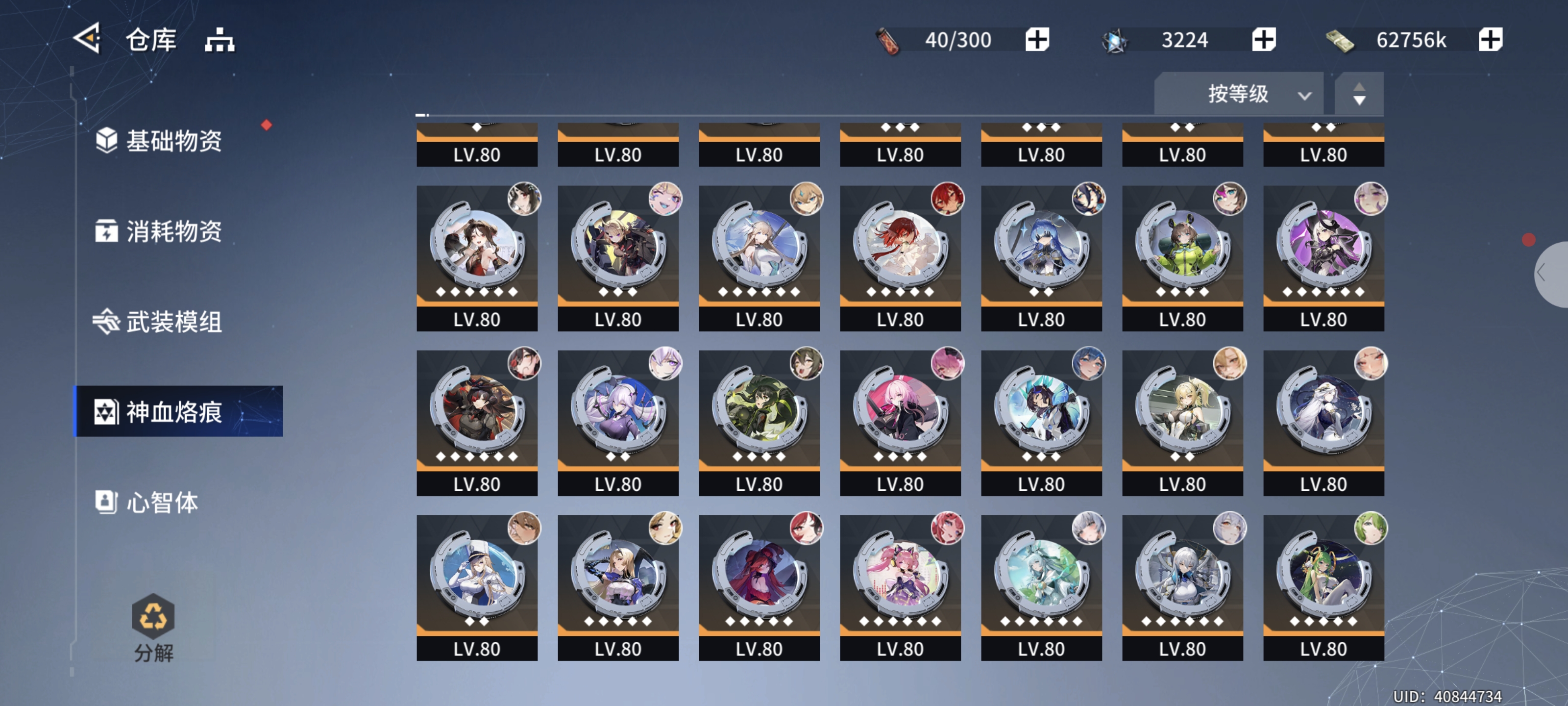The height and width of the screenshot is (706, 1568).
Task: Switch to the 基础物资 tab
Action: pos(173,141)
